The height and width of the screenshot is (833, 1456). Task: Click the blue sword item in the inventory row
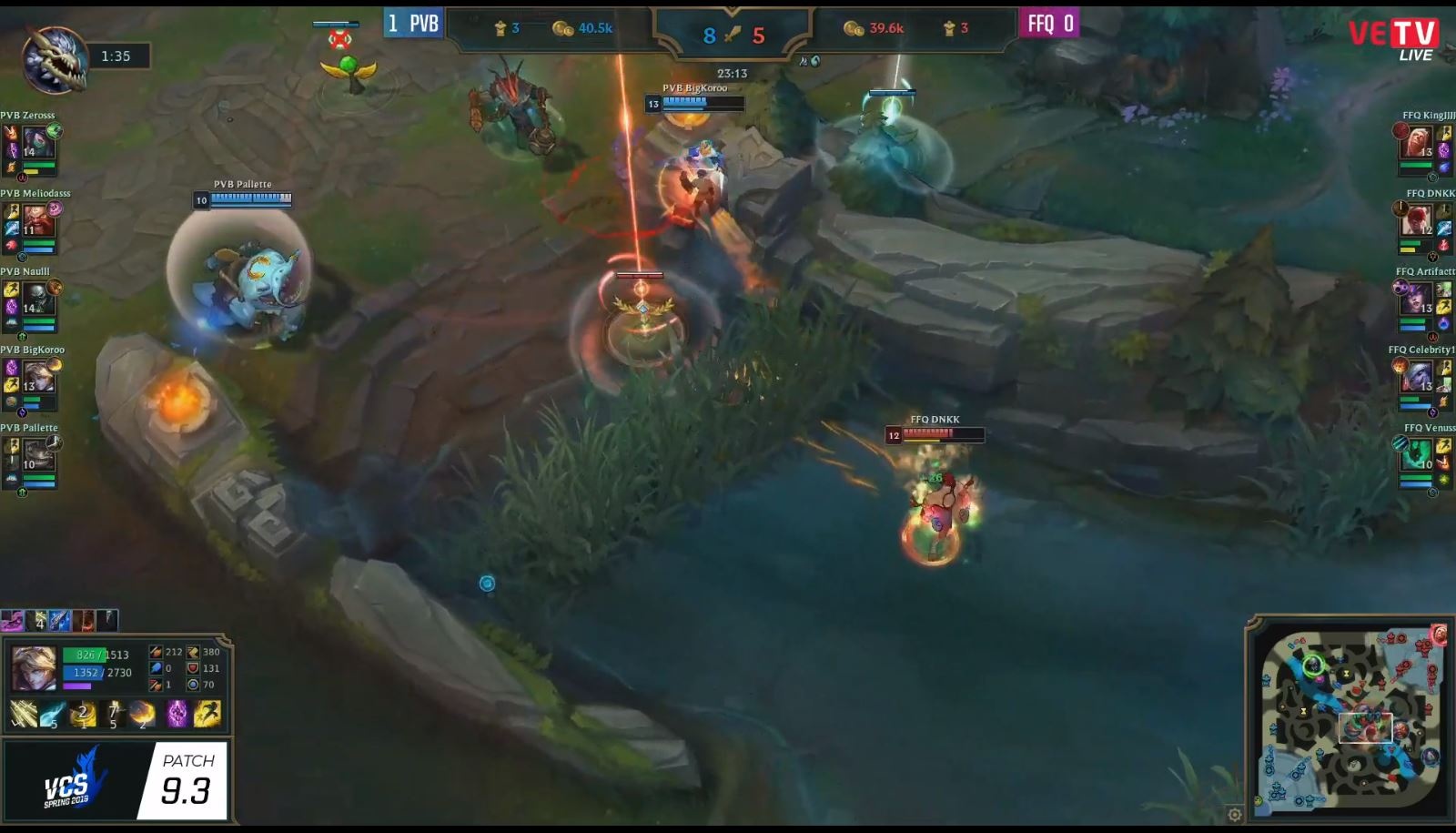coord(60,621)
